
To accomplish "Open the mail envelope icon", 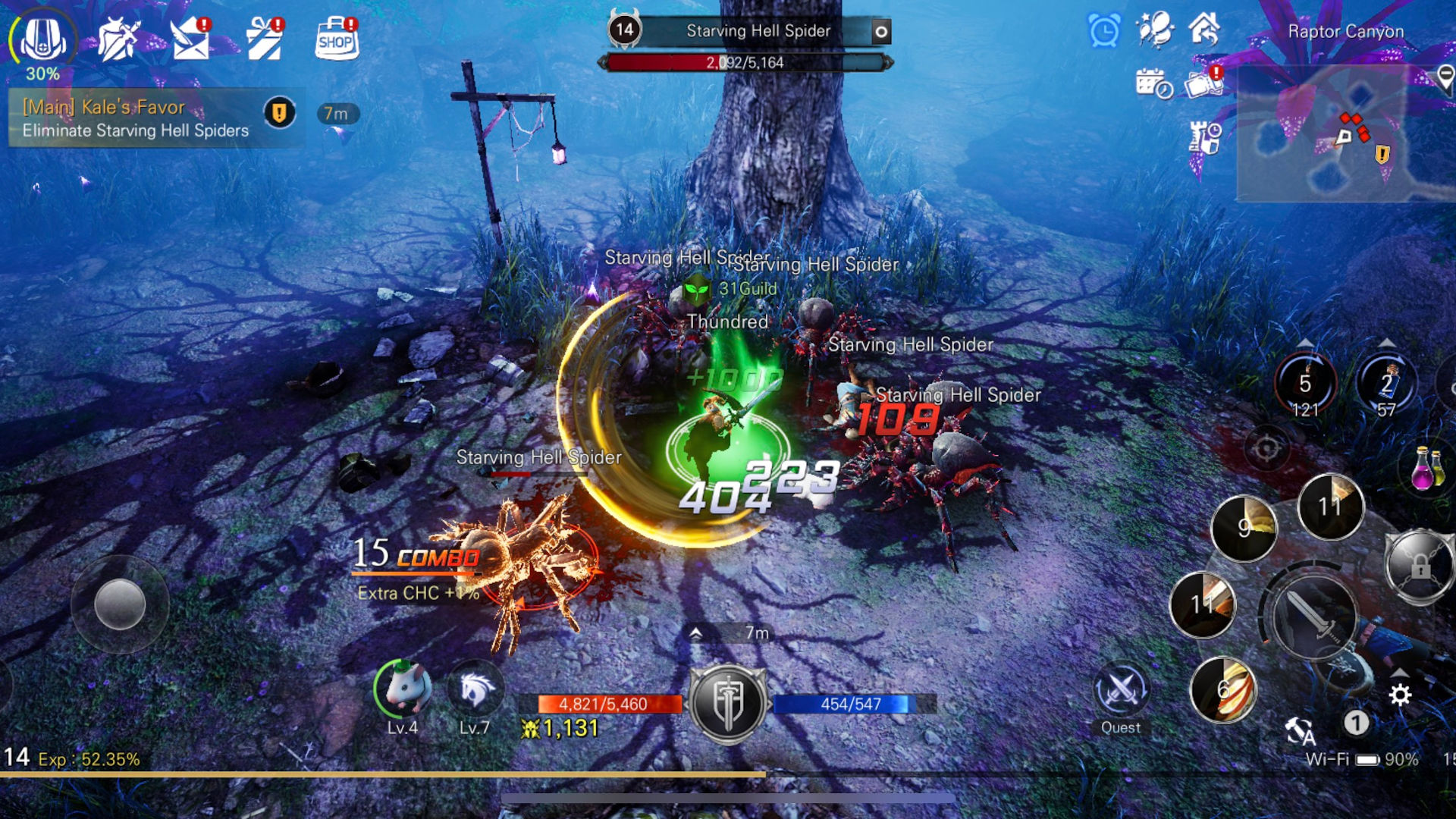I will 191,39.
